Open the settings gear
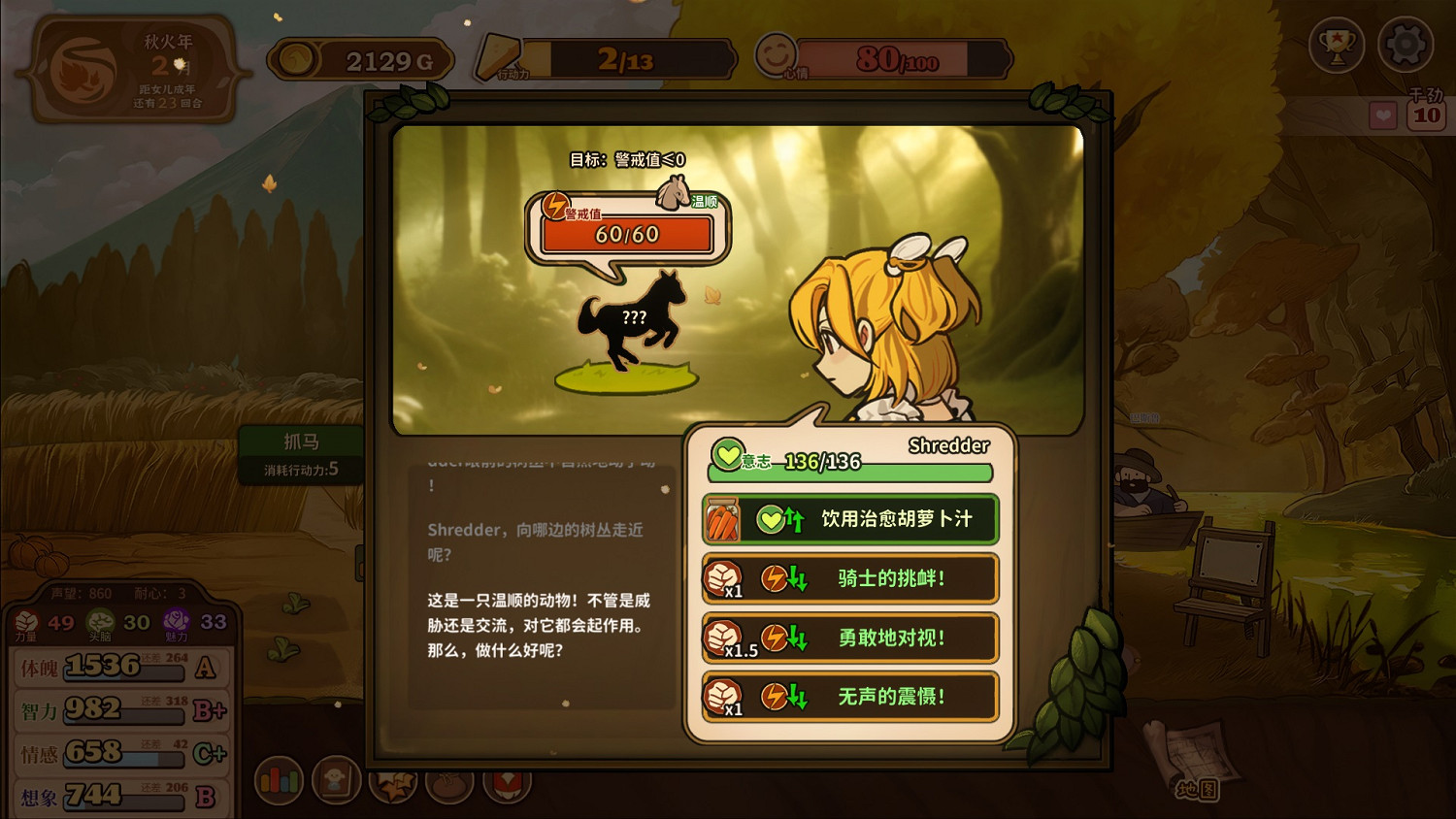 [x=1405, y=45]
